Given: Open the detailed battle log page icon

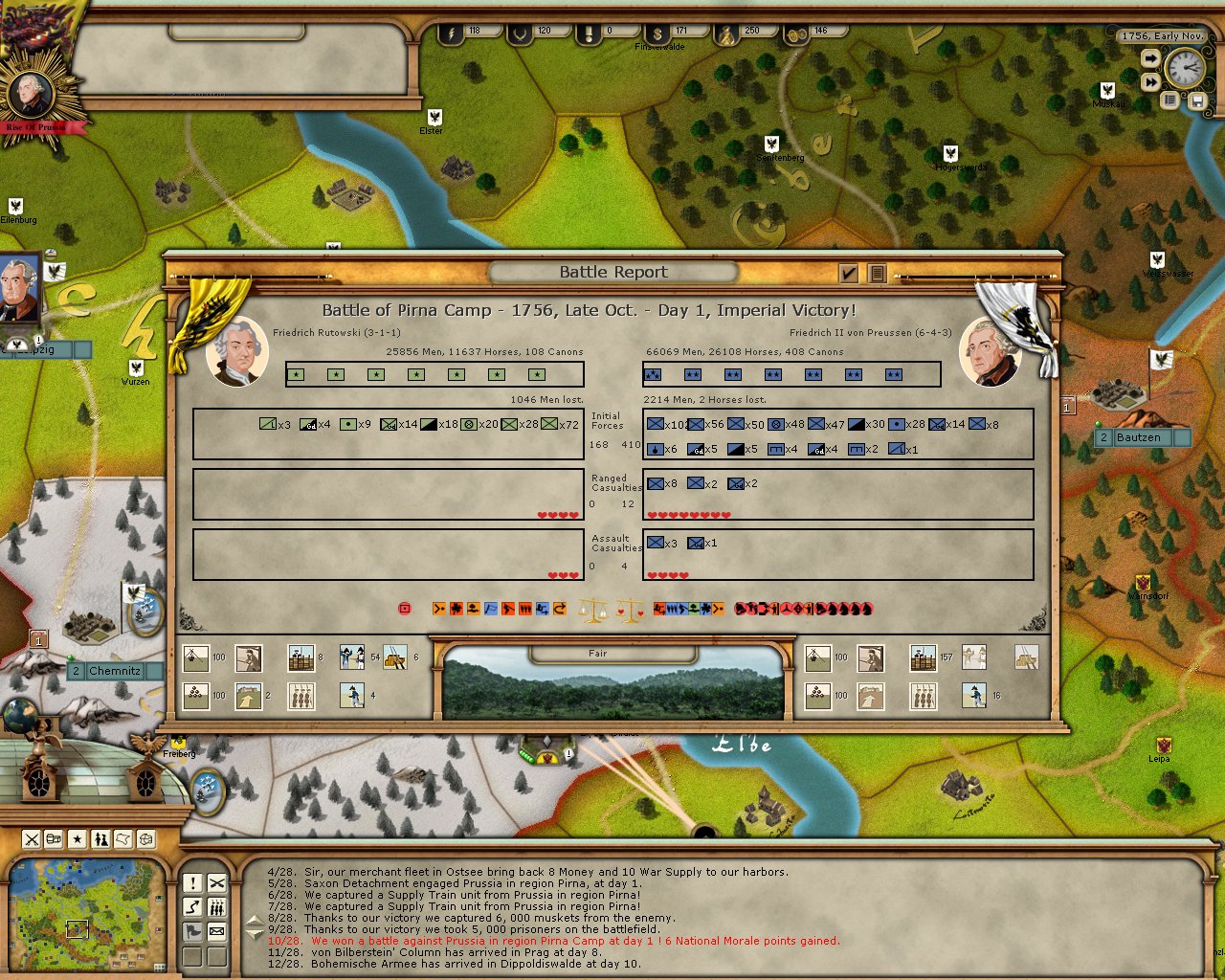Looking at the screenshot, I should [877, 274].
